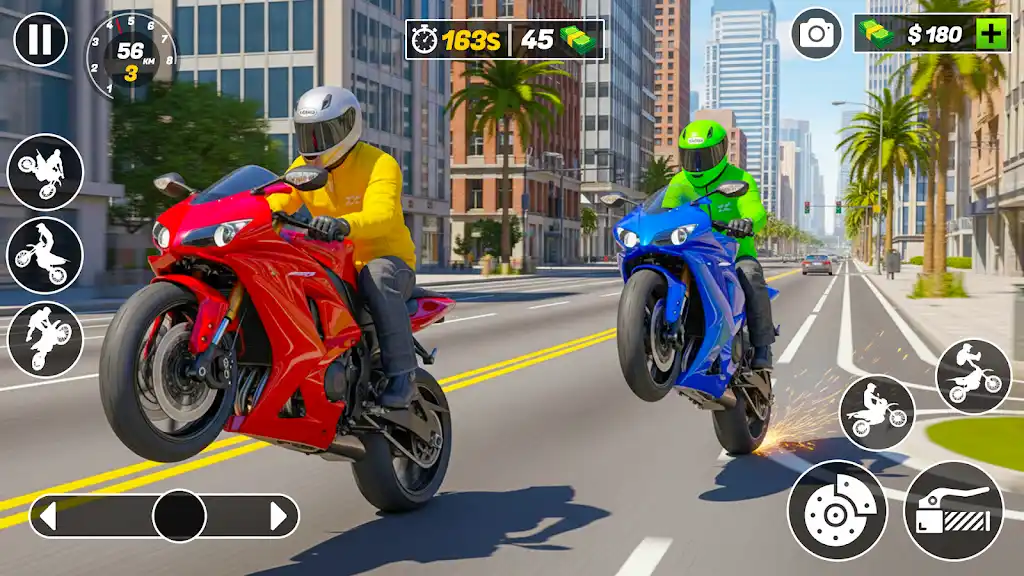Steer left with the left arrow
1024x576 pixels.
point(47,516)
